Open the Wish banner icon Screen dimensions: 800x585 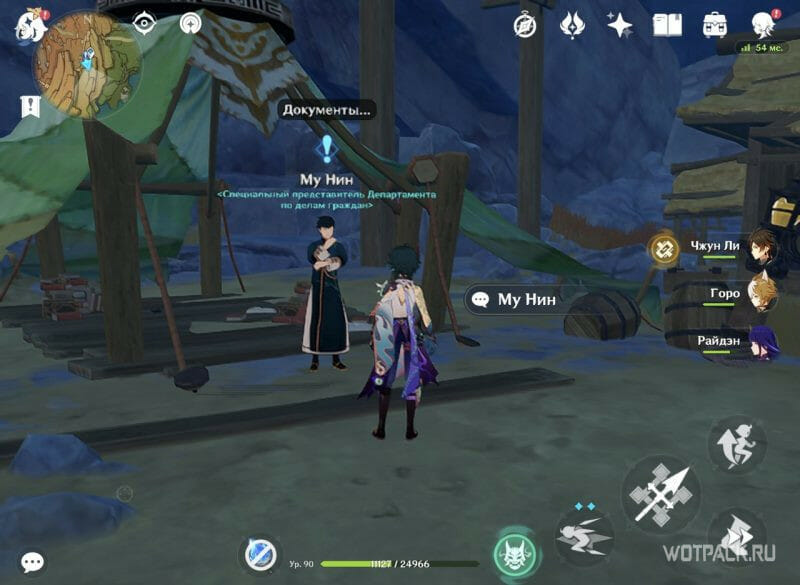[573, 24]
